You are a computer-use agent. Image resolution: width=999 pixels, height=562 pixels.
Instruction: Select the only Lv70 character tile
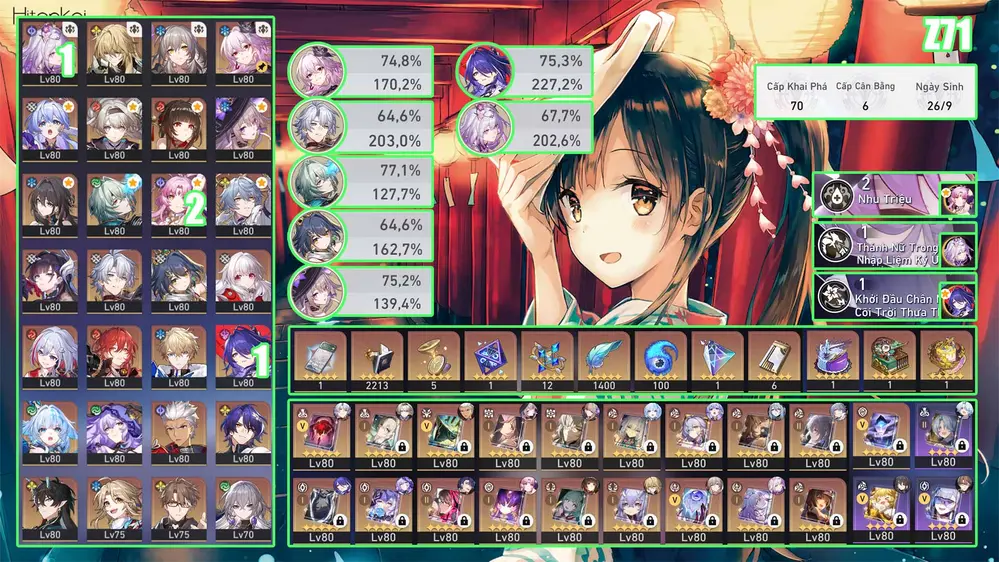(241, 508)
